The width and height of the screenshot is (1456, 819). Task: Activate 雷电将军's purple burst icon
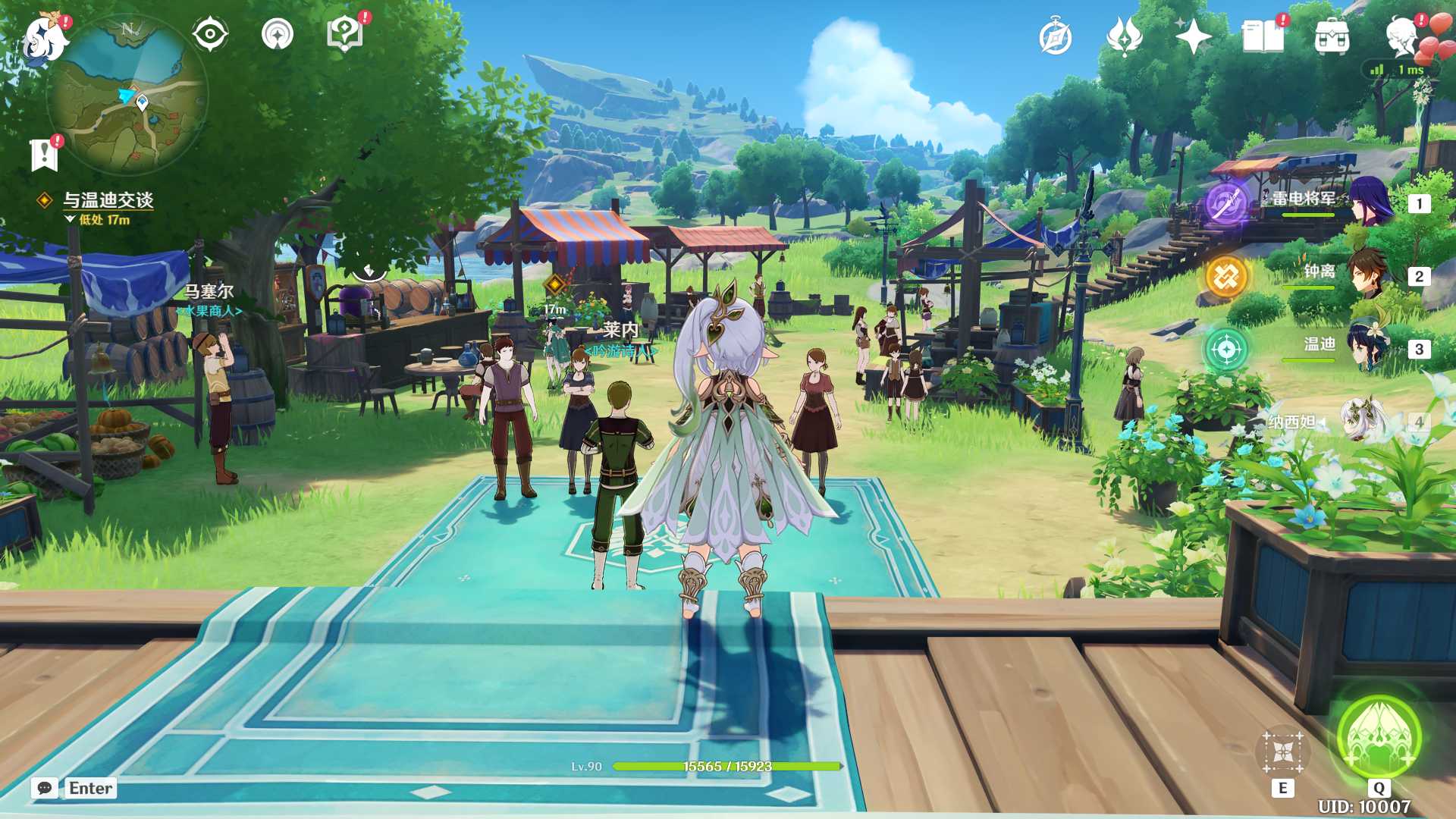pos(1226,203)
